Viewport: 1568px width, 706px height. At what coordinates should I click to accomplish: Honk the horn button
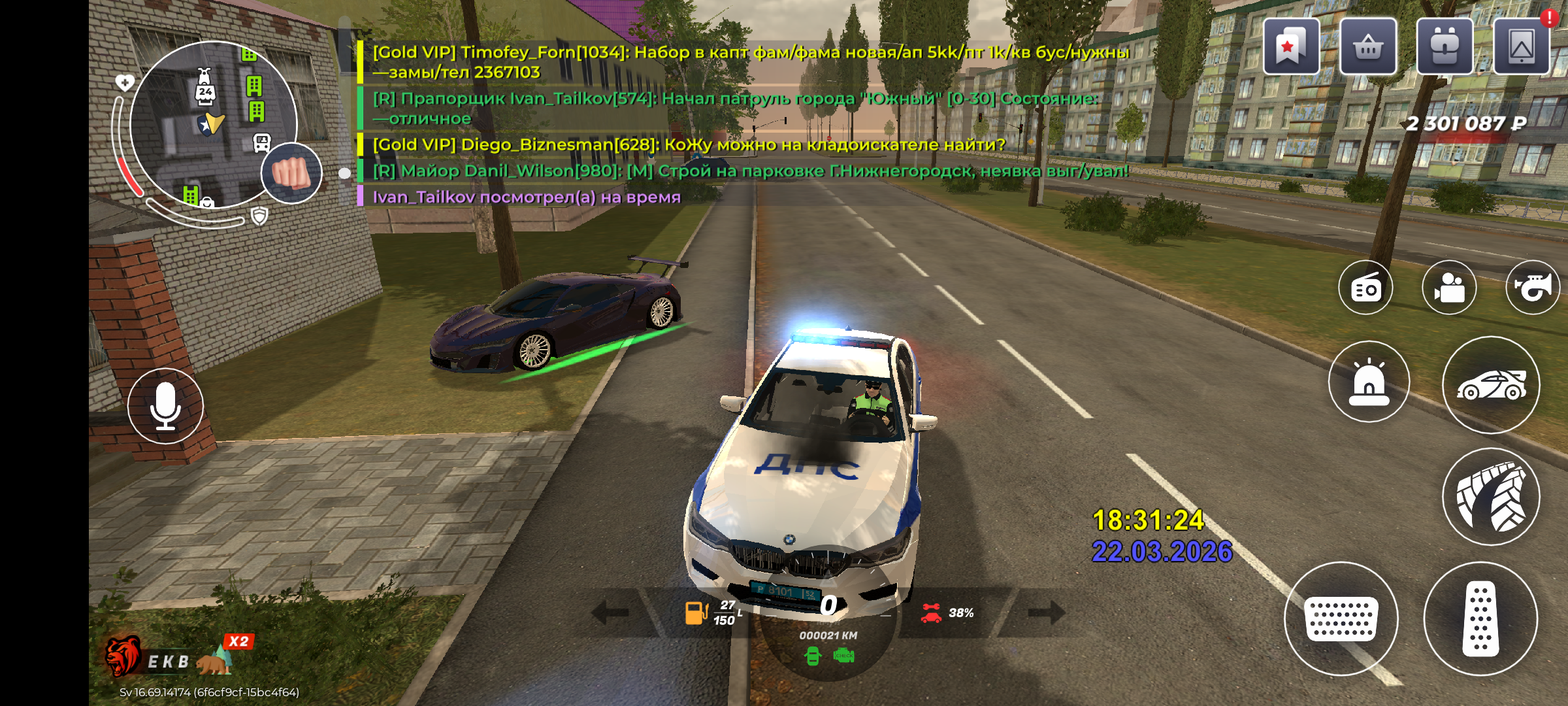(x=1532, y=288)
